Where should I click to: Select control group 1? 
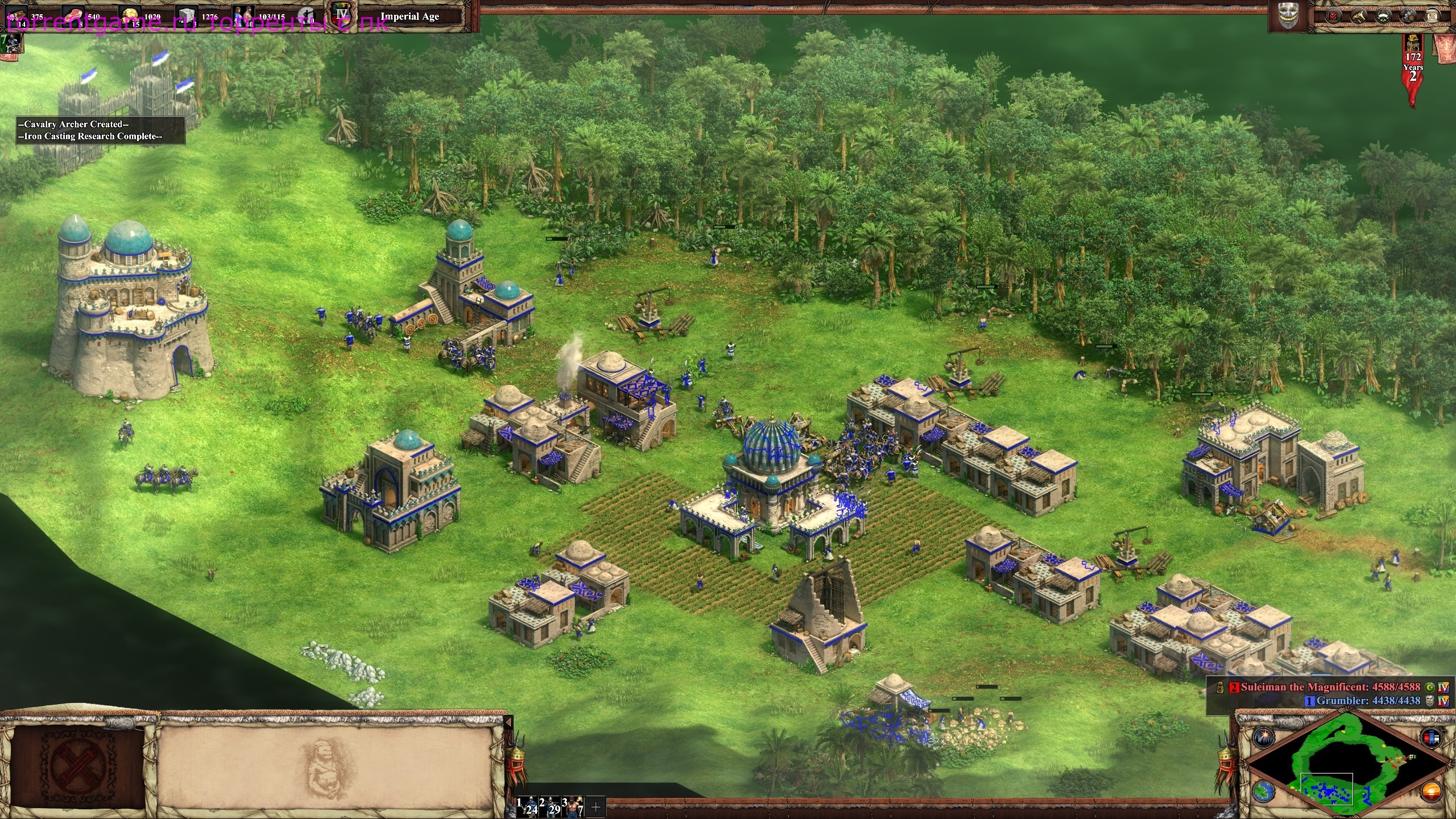[x=527, y=806]
